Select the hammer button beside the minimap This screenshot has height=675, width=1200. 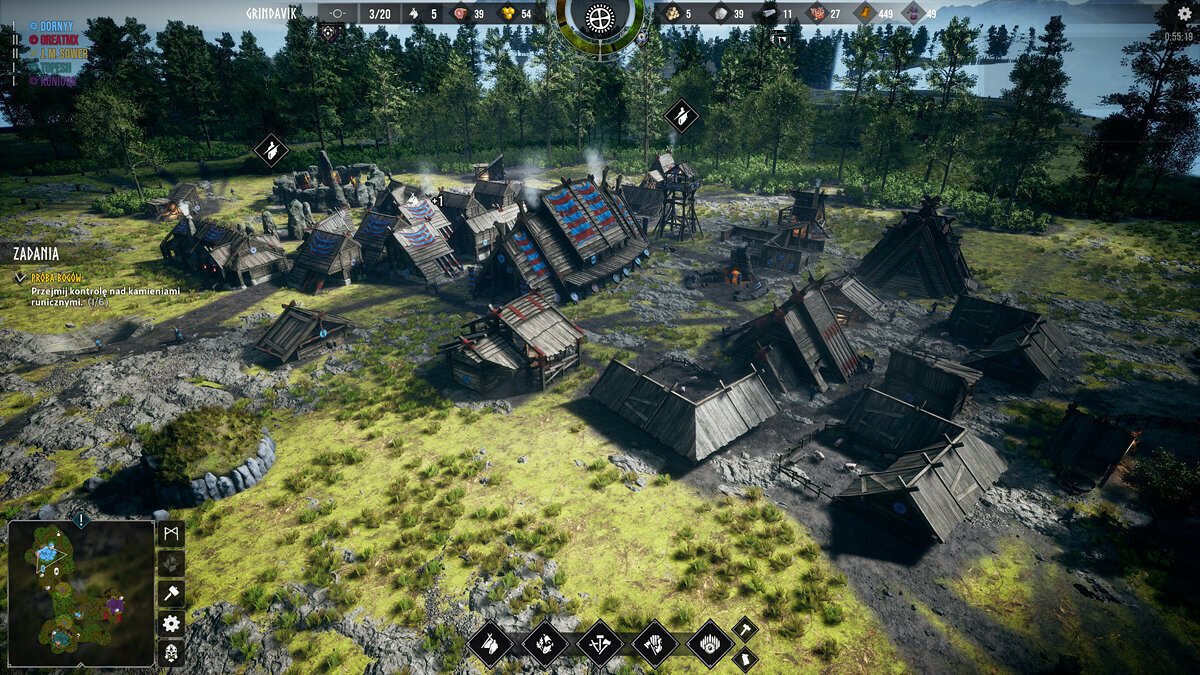[171, 593]
